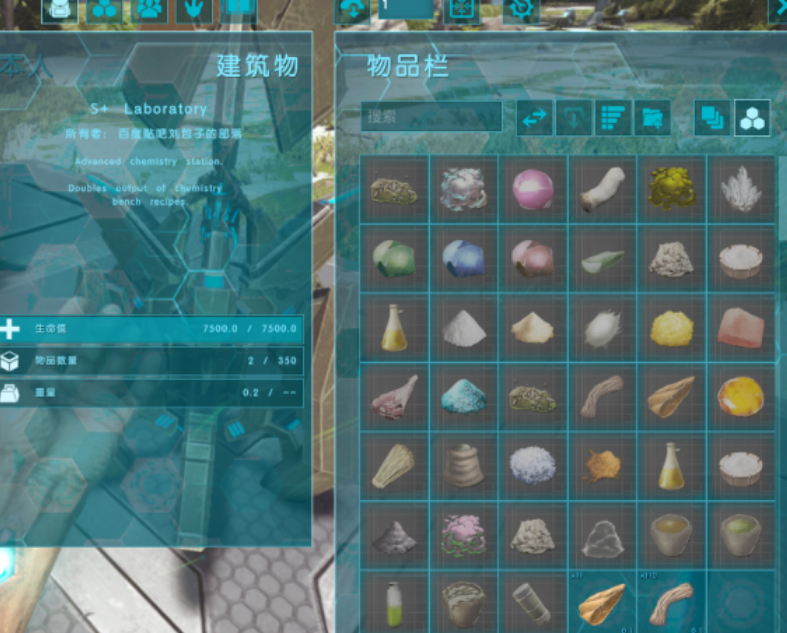Select the salmon pink salt block slot
This screenshot has width=787, height=633.
click(x=740, y=327)
